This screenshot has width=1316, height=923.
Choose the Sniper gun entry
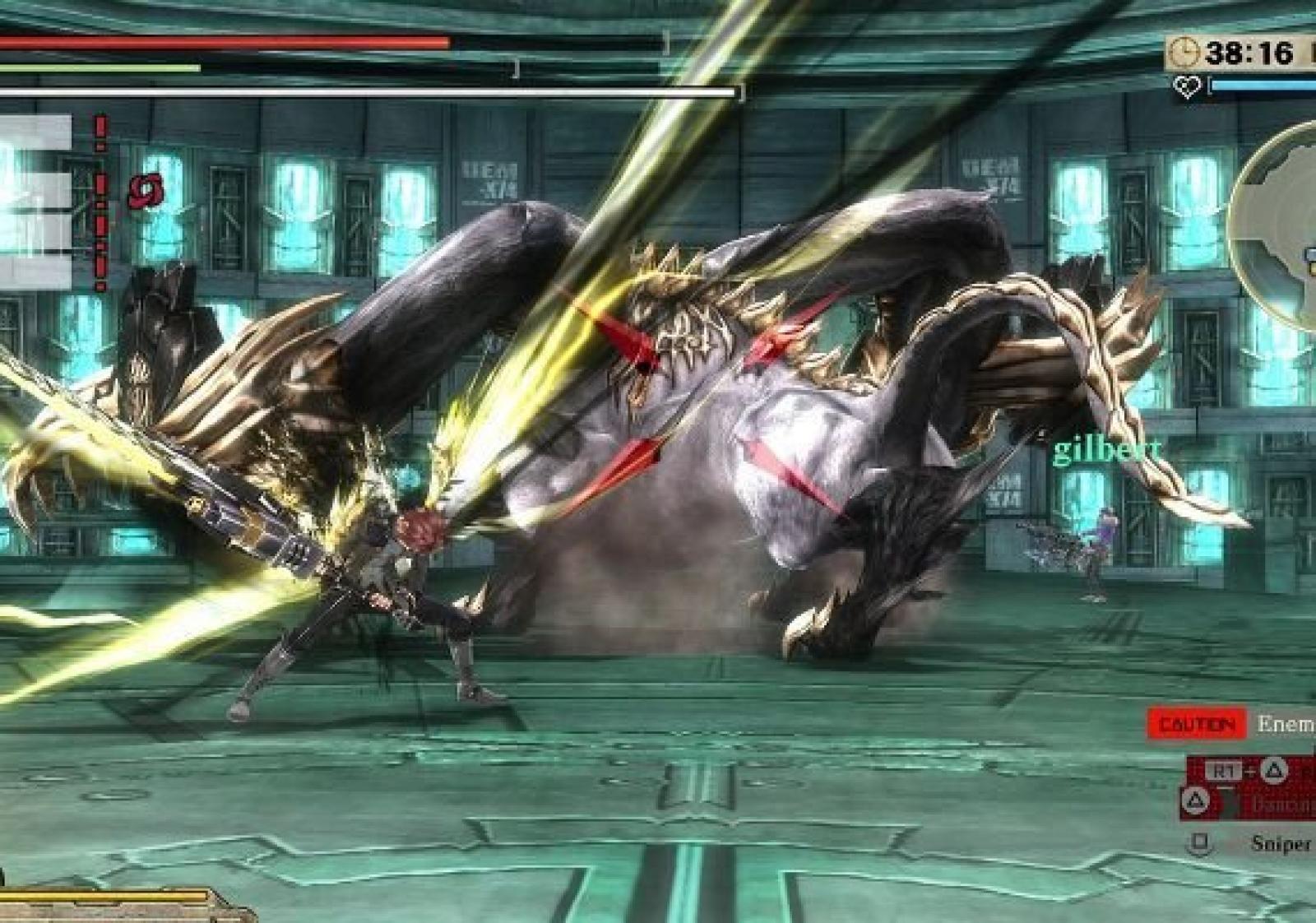[x=1280, y=843]
